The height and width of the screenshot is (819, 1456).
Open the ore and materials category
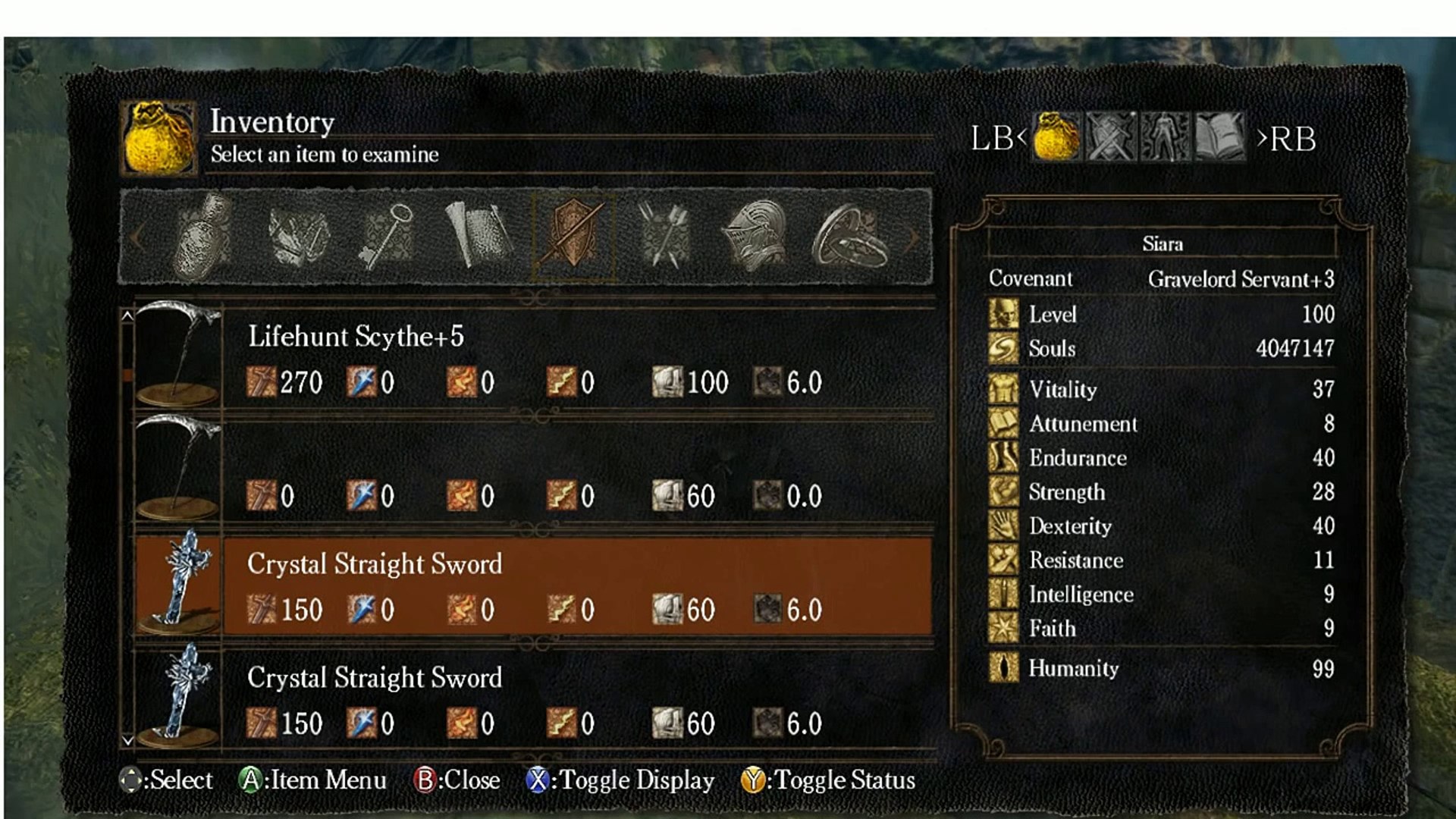pos(297,237)
